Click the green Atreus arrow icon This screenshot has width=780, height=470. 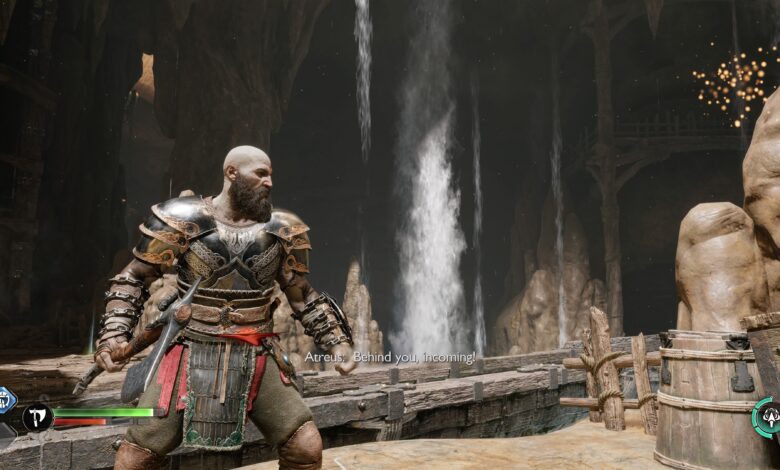[769, 416]
